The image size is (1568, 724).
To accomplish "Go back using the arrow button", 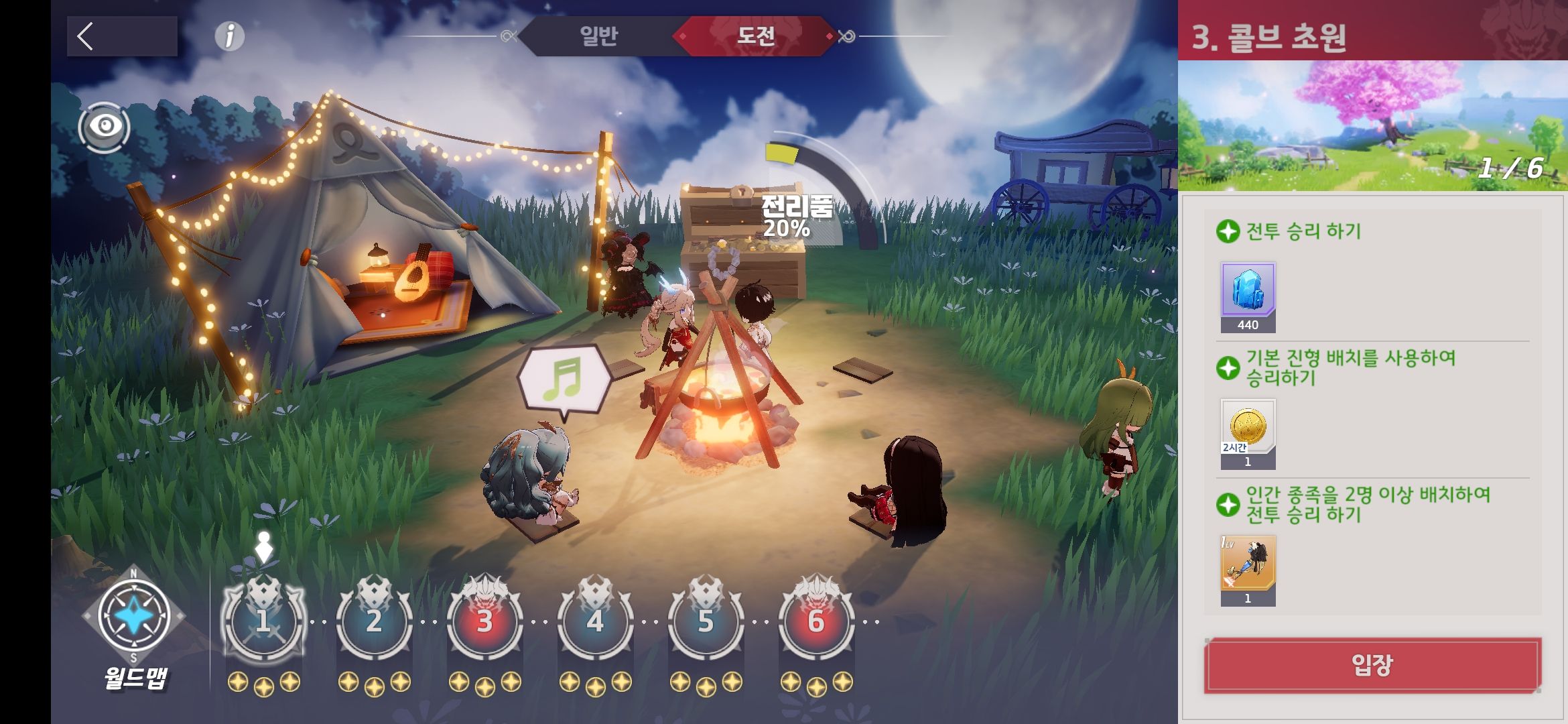I will point(121,36).
